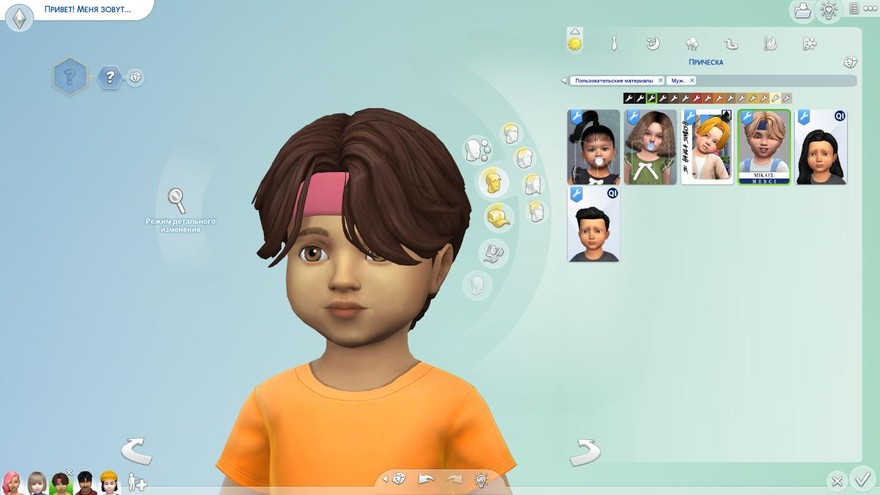Remove the "Муж." filter tag

click(x=691, y=81)
